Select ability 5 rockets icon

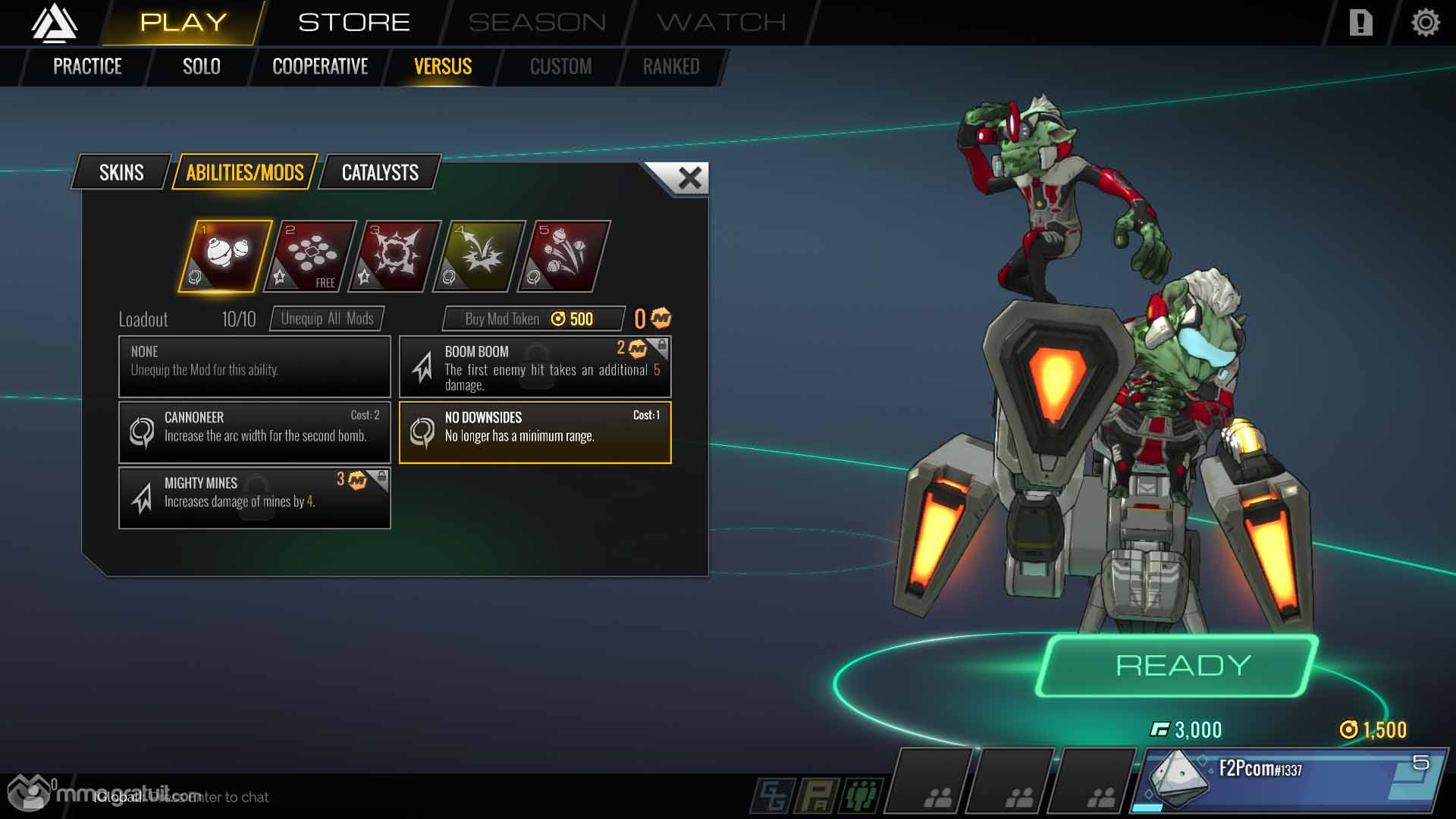(563, 256)
